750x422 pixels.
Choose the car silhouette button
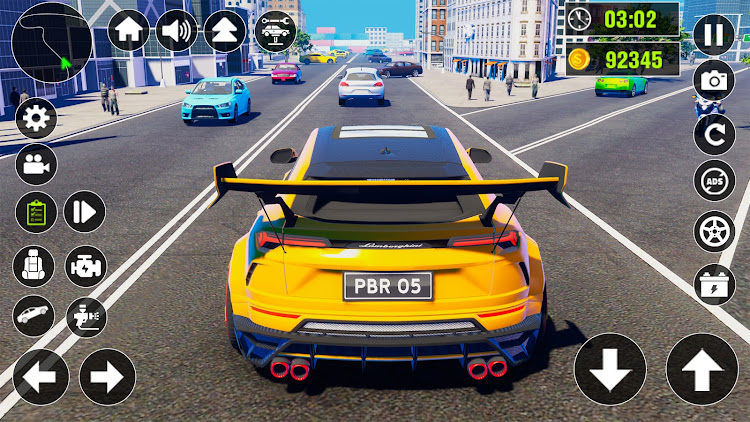point(33,315)
